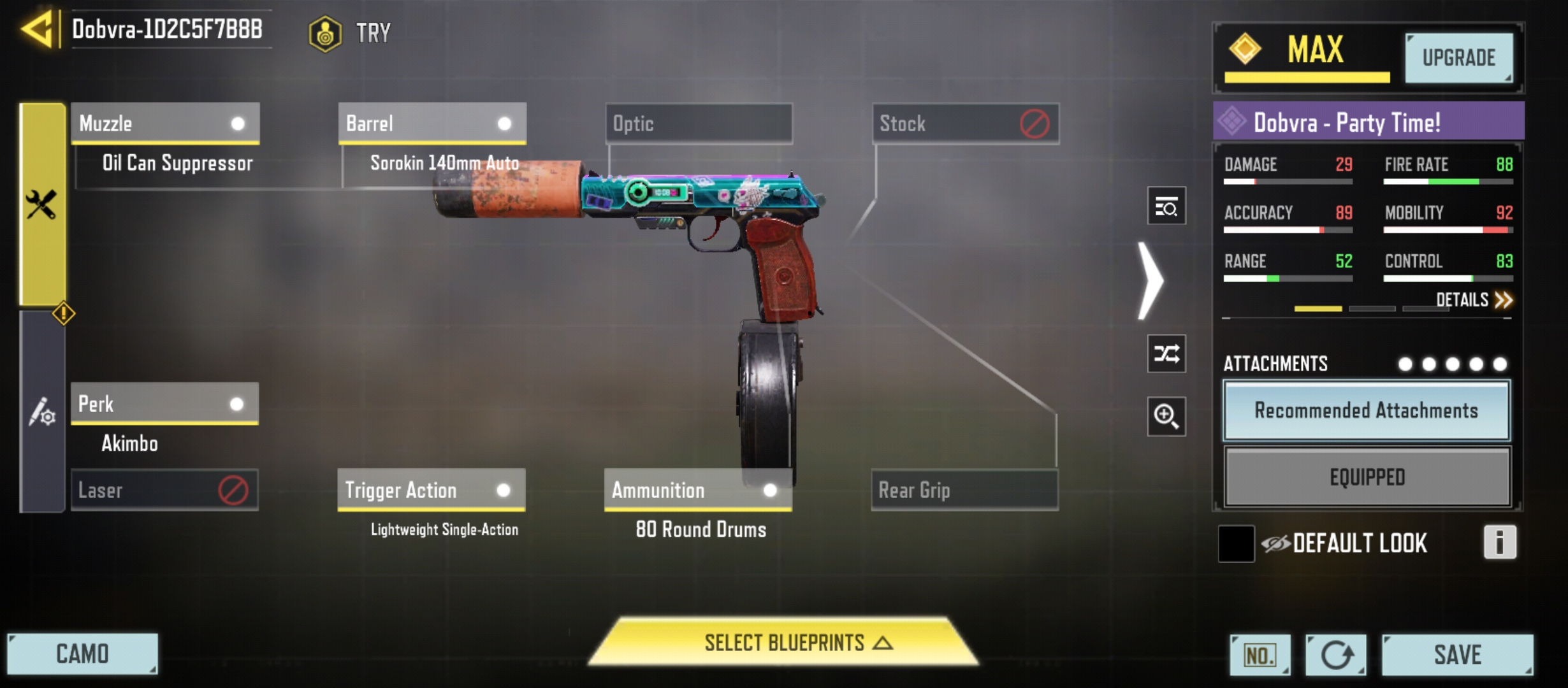Screen dimensions: 1568x688
Task: Show weapon stat DETAILS
Action: 1474,300
